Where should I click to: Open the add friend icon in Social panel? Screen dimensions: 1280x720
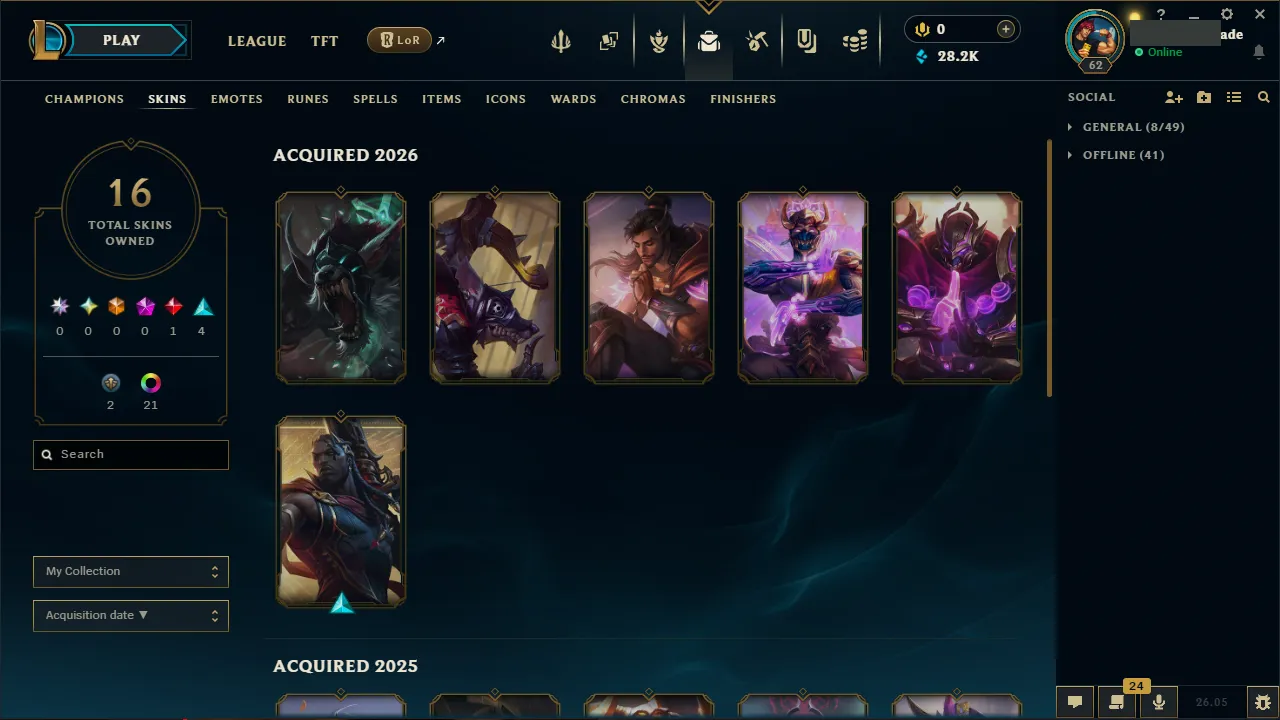(x=1173, y=97)
